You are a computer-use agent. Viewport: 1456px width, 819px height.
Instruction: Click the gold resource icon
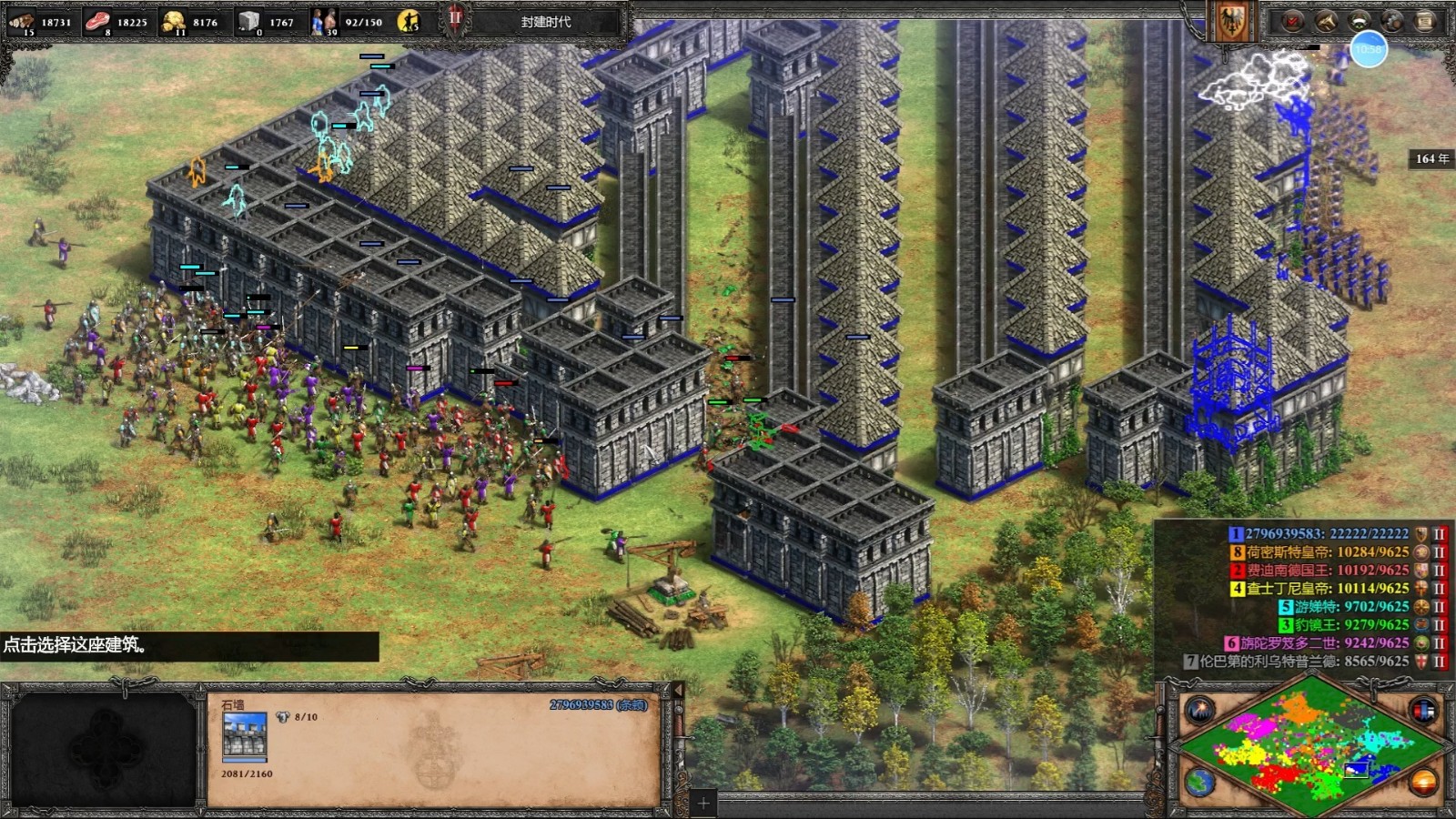pyautogui.click(x=173, y=21)
